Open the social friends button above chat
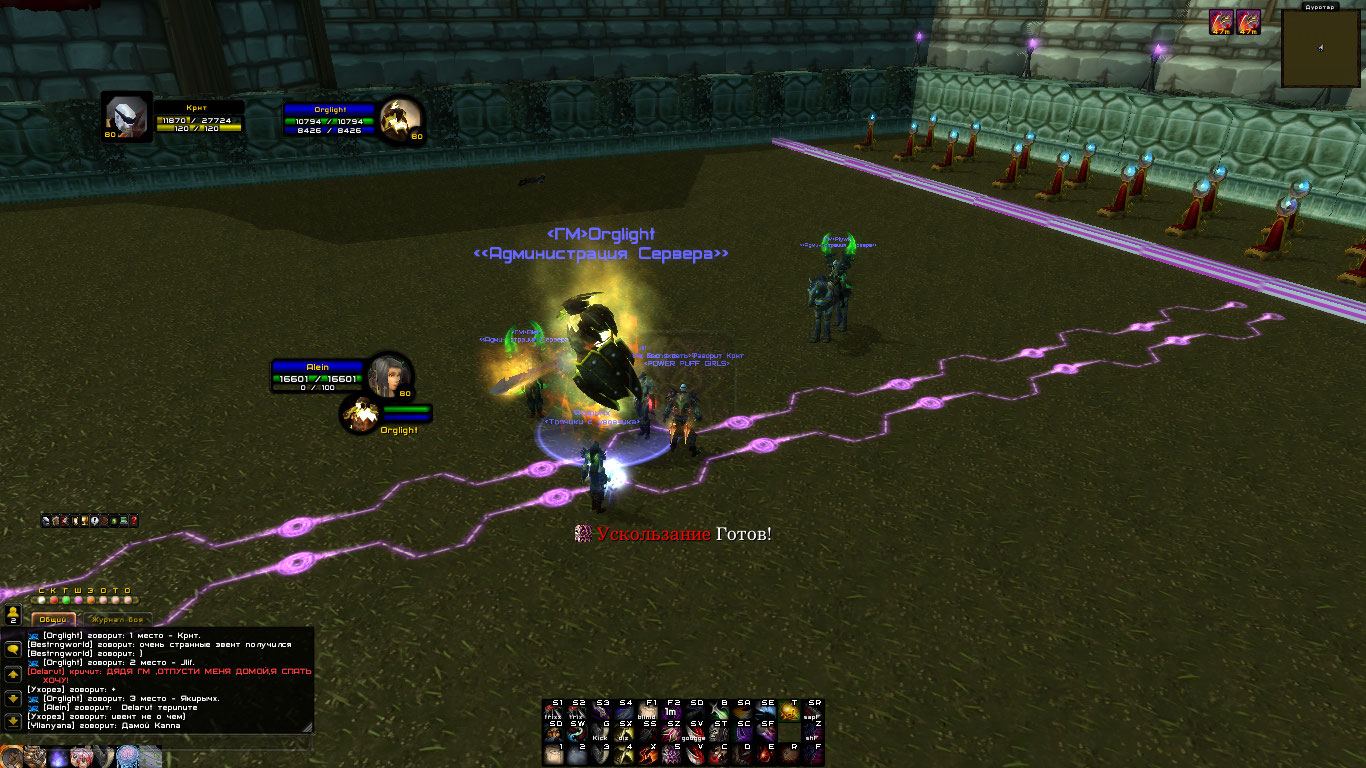1366x768 pixels. pyautogui.click(x=13, y=612)
